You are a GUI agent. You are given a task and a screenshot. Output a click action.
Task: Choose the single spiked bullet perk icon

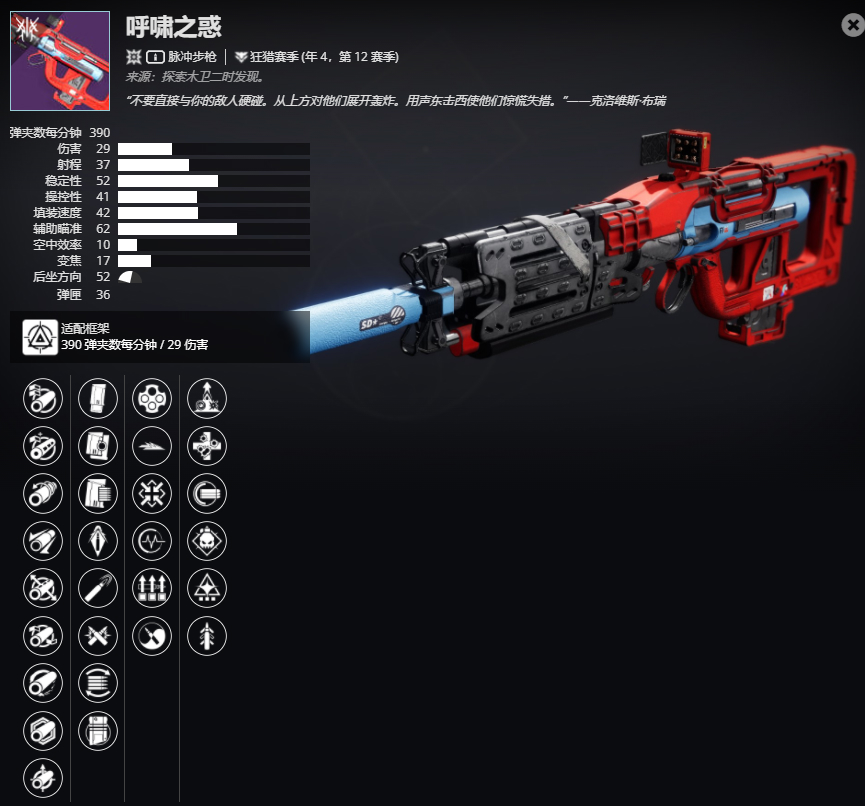(207, 635)
